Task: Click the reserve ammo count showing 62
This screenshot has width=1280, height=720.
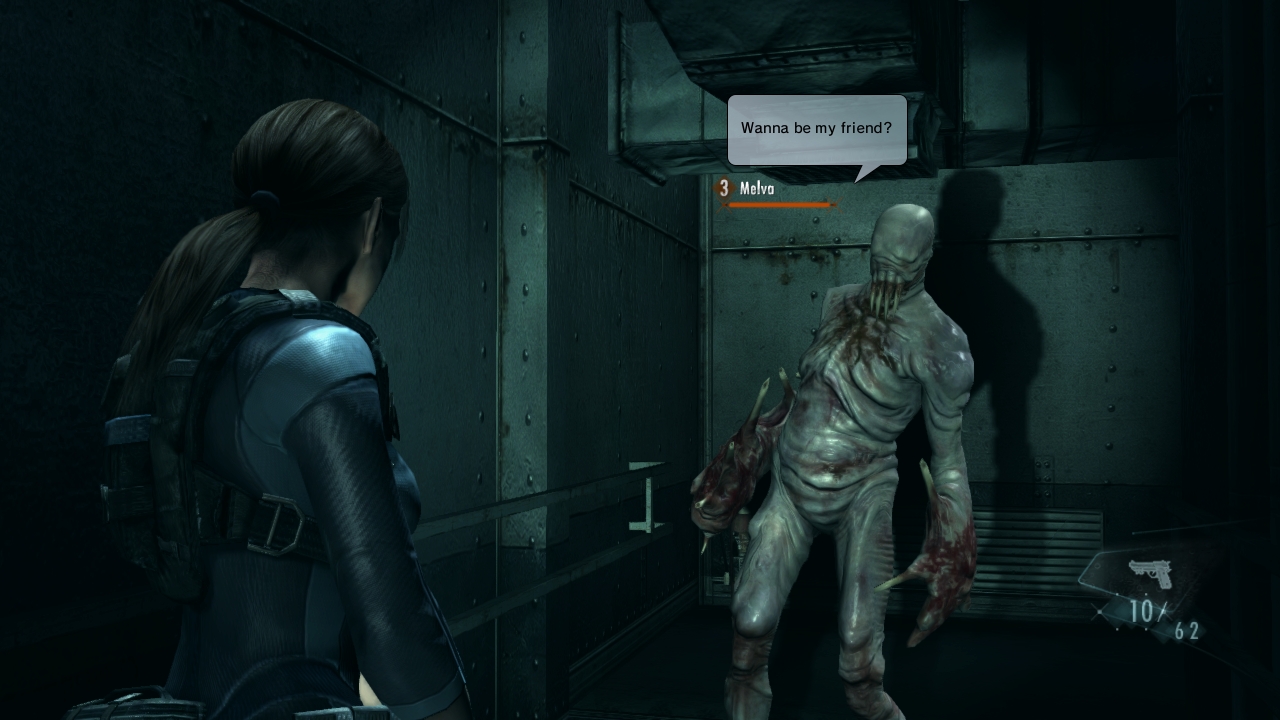Action: 1185,630
